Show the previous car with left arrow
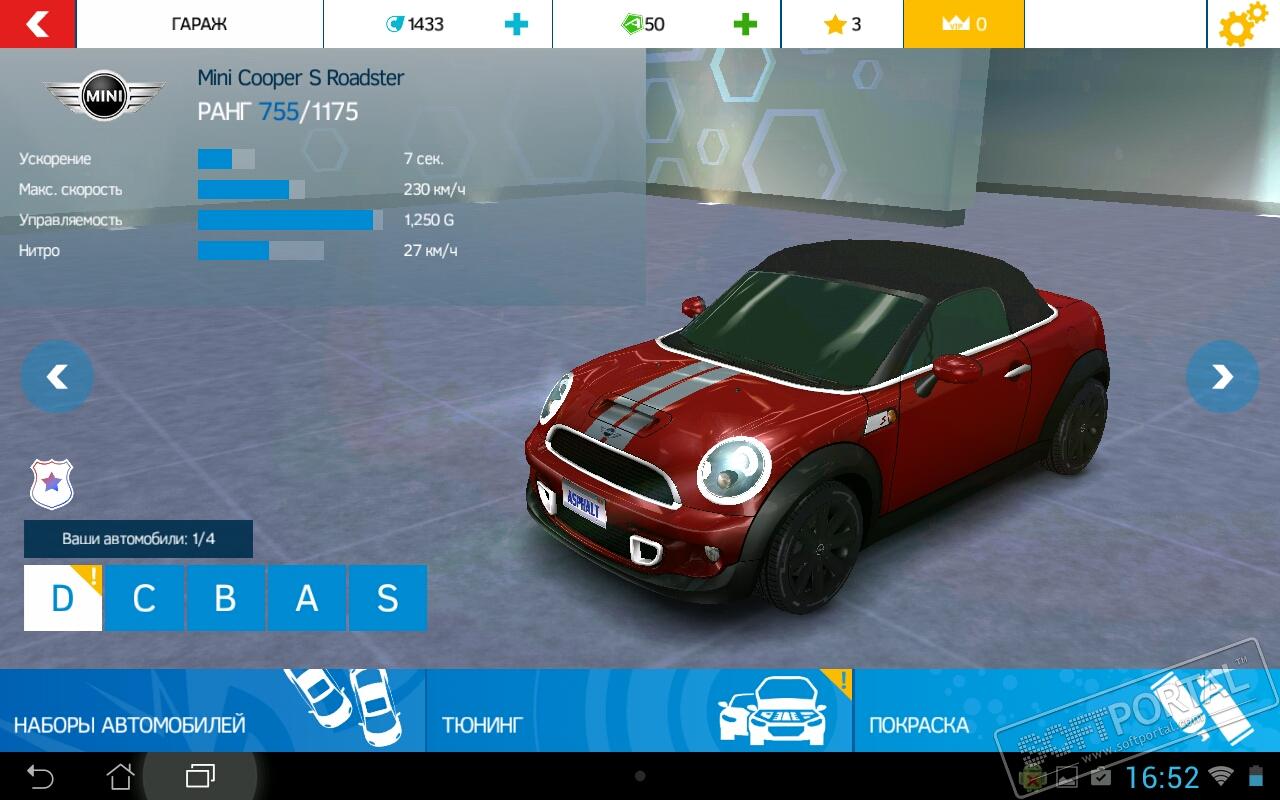The image size is (1280, 800). tap(57, 377)
